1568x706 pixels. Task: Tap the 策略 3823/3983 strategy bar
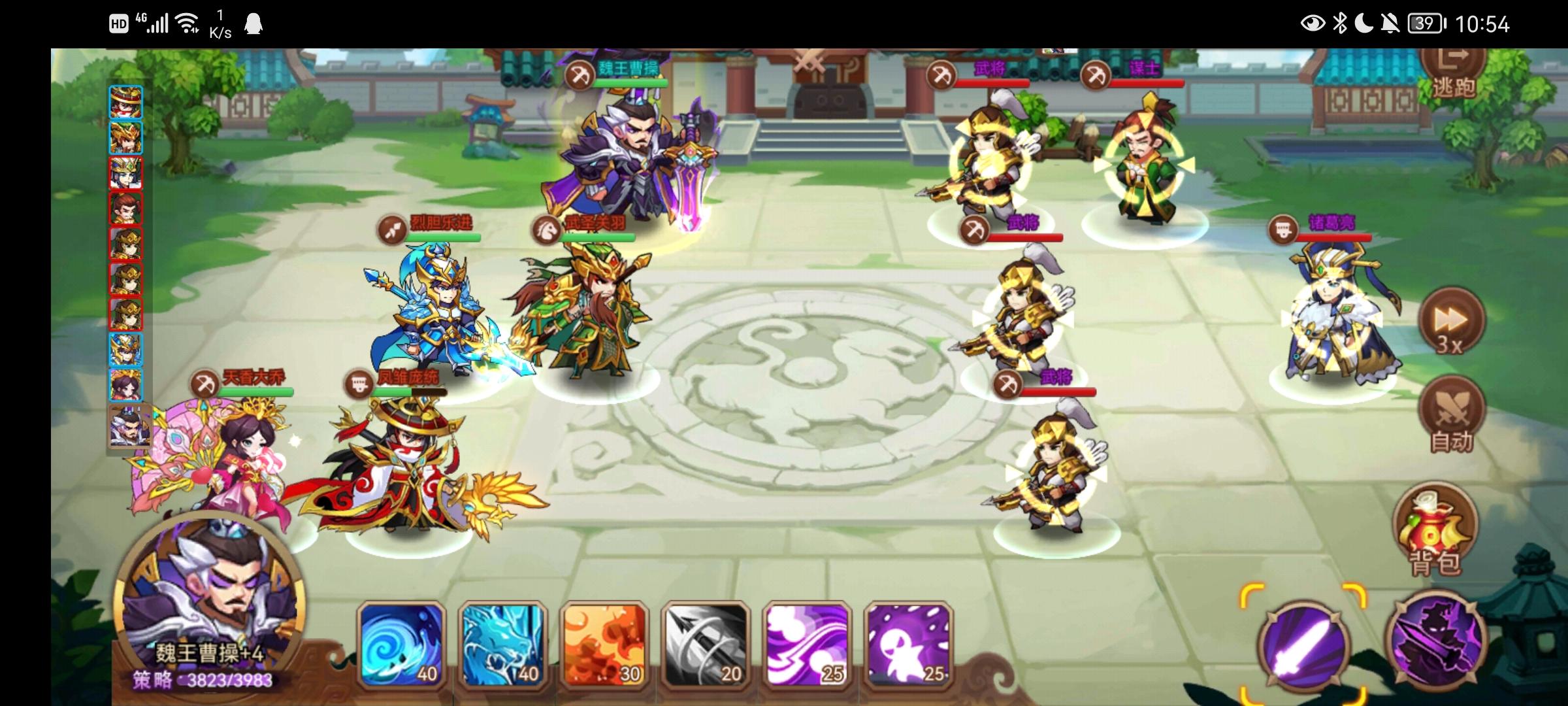(216, 680)
